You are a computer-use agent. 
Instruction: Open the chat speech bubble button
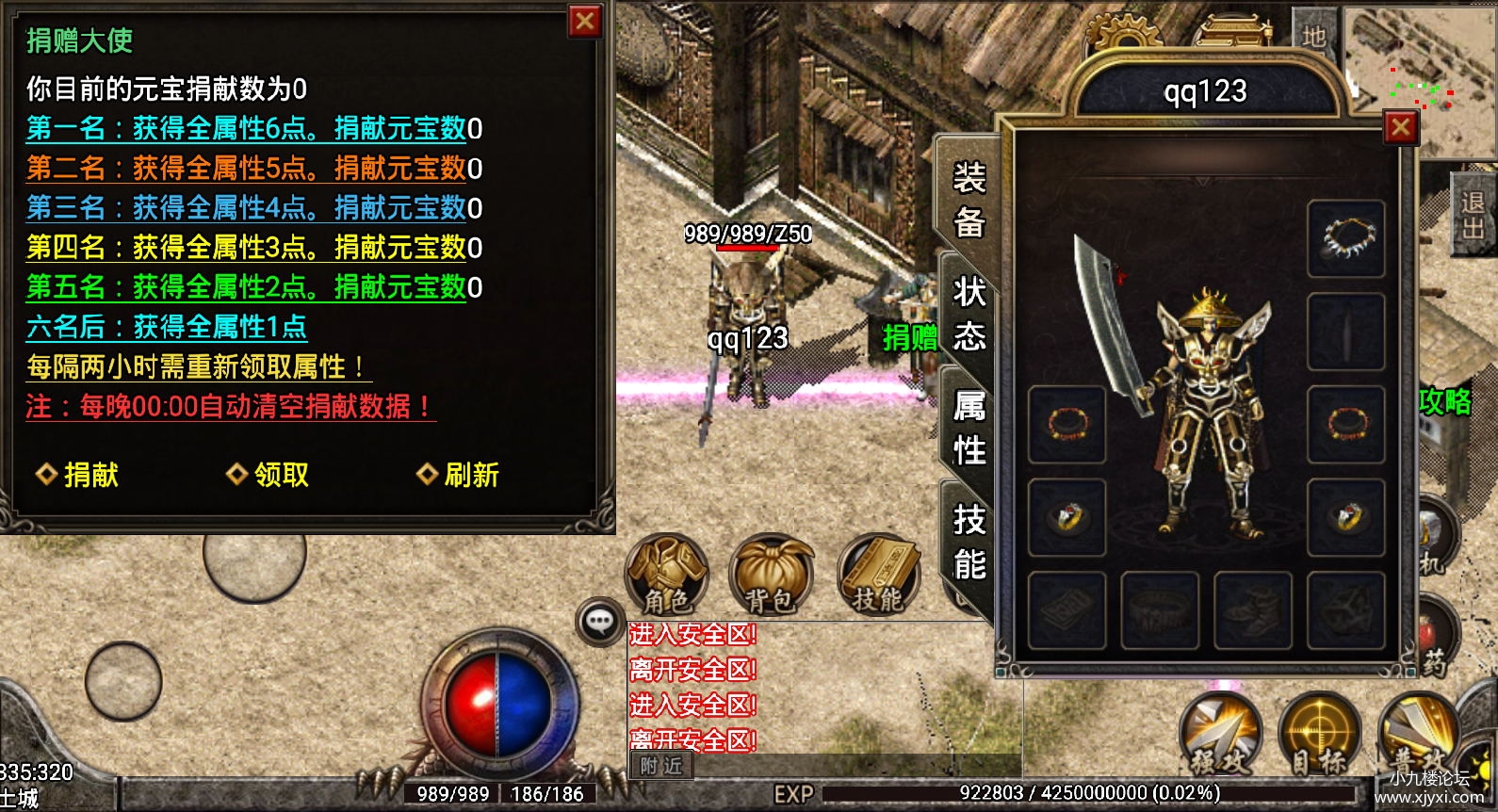click(x=599, y=621)
